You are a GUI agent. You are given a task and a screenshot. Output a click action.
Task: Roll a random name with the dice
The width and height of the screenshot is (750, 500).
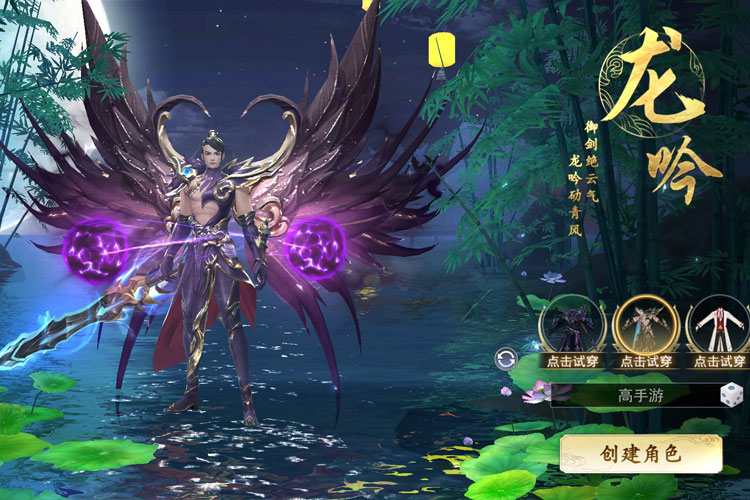click(x=732, y=394)
